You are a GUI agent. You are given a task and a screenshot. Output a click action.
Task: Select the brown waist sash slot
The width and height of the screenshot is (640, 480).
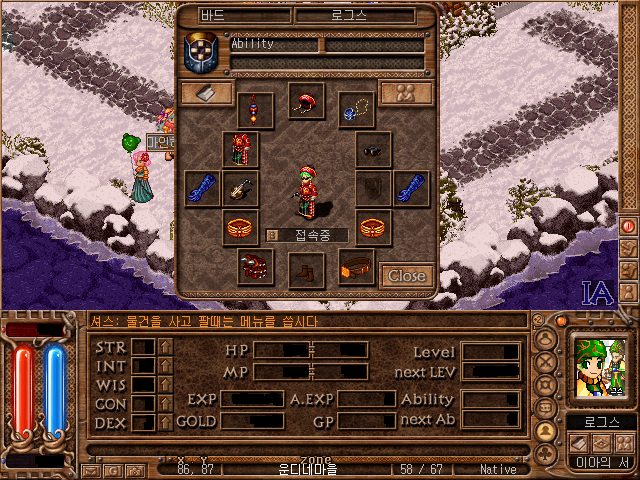tap(356, 267)
